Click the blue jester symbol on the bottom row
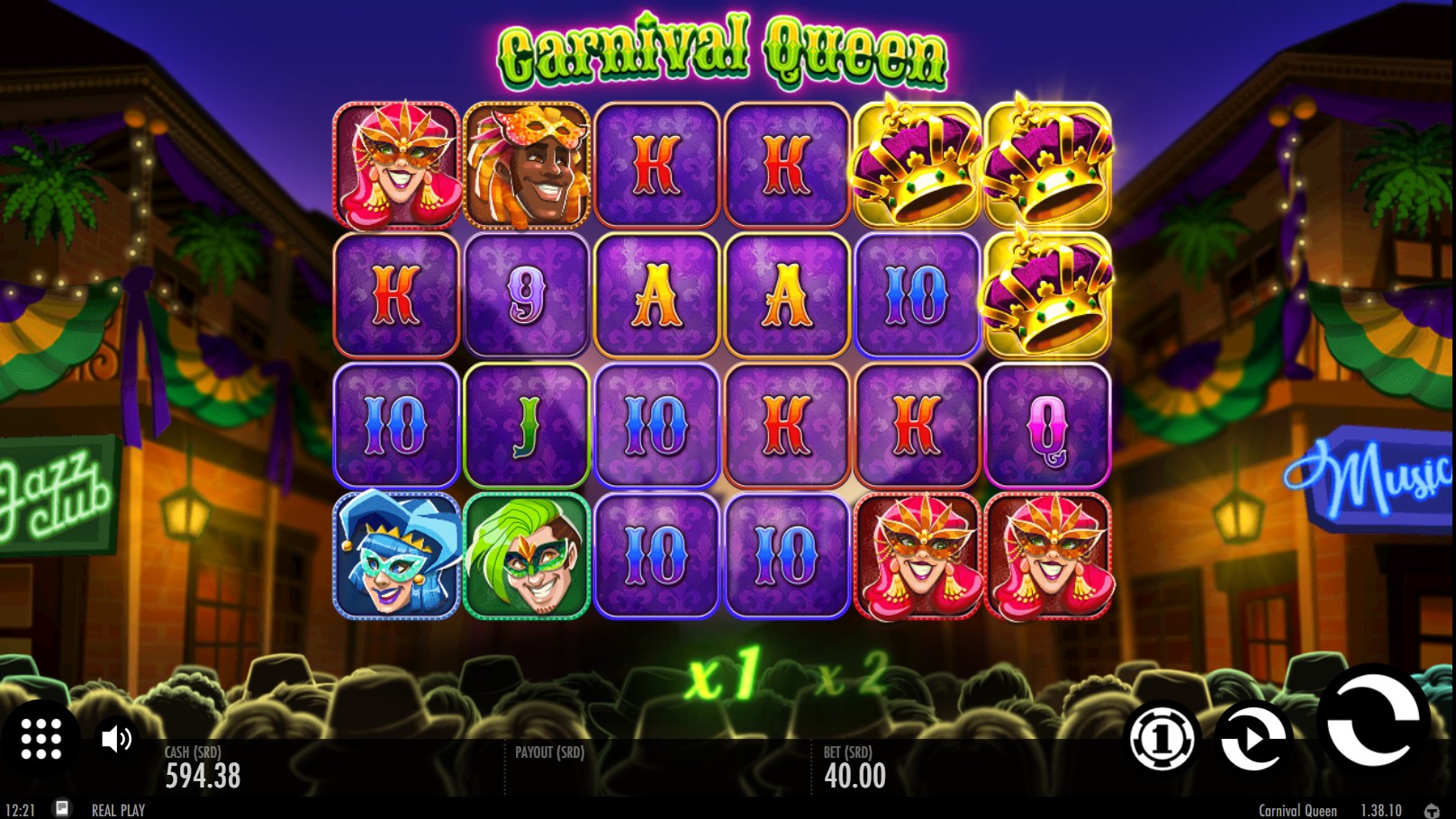 tap(396, 558)
